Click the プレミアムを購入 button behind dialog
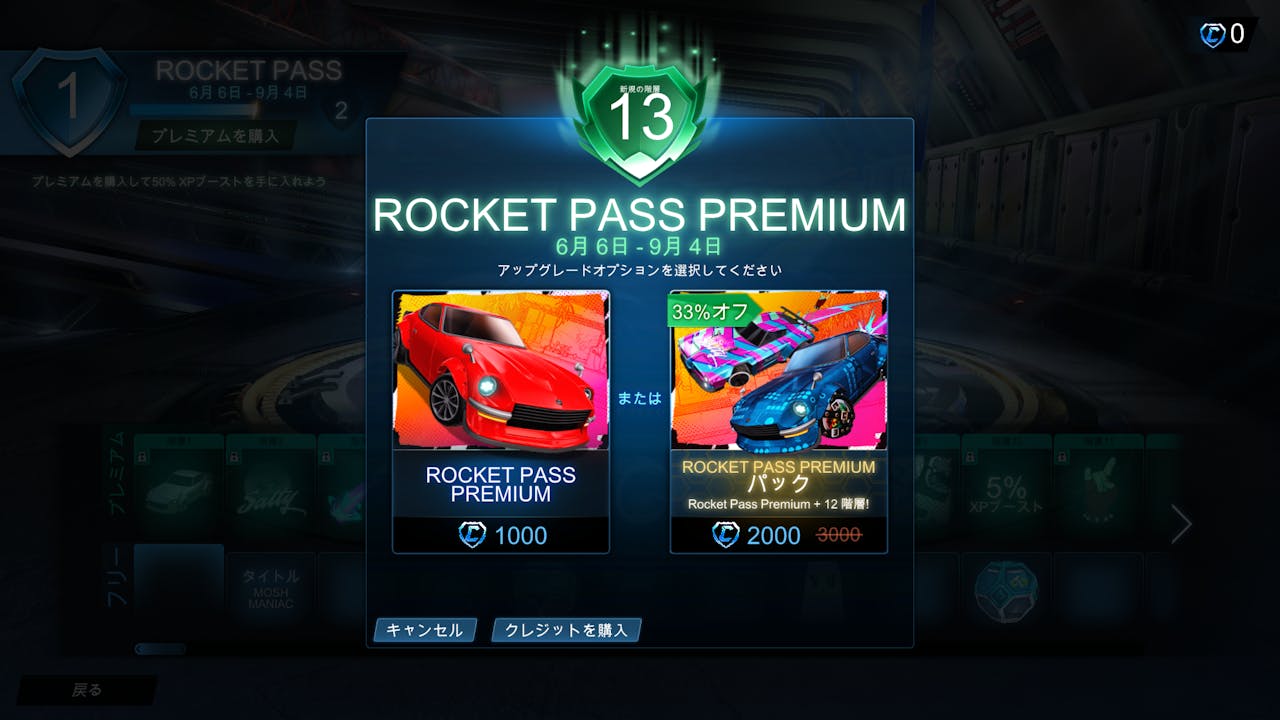The image size is (1280, 720). [x=215, y=134]
